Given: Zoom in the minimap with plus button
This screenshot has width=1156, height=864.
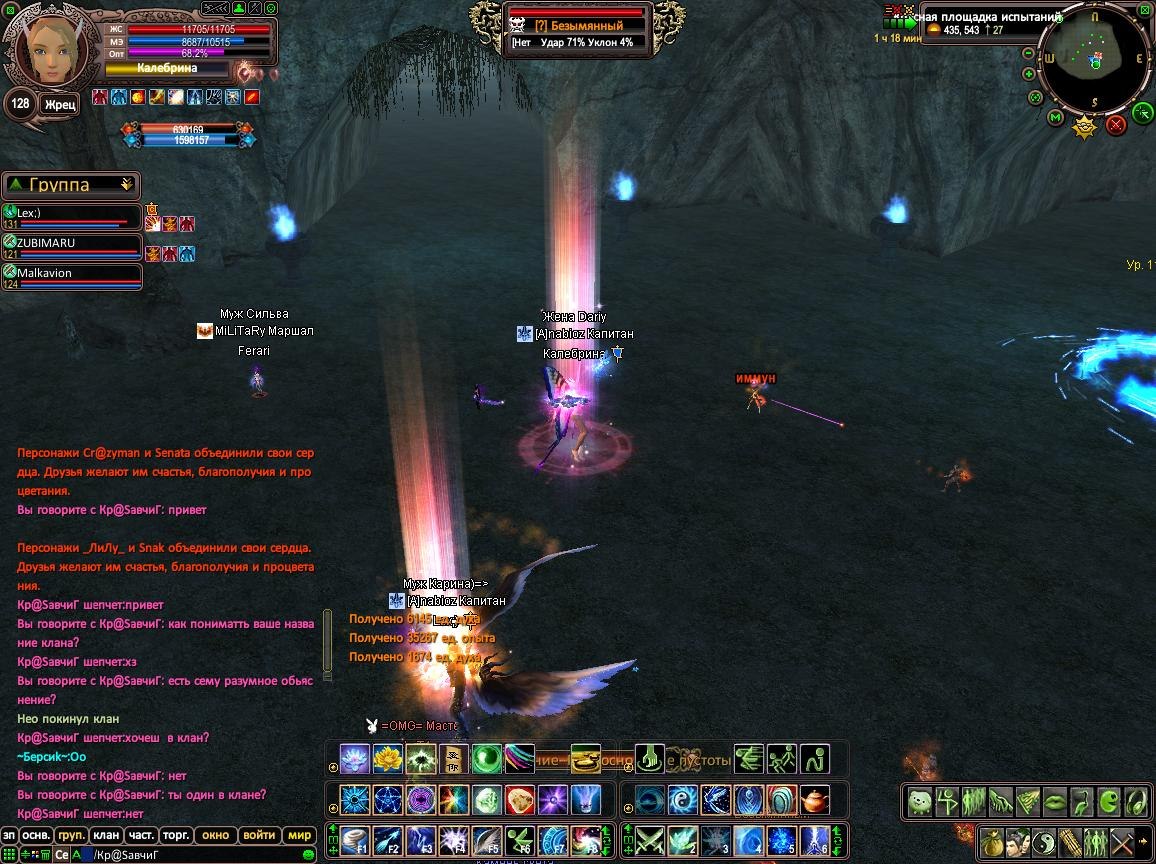Looking at the screenshot, I should click(1028, 74).
